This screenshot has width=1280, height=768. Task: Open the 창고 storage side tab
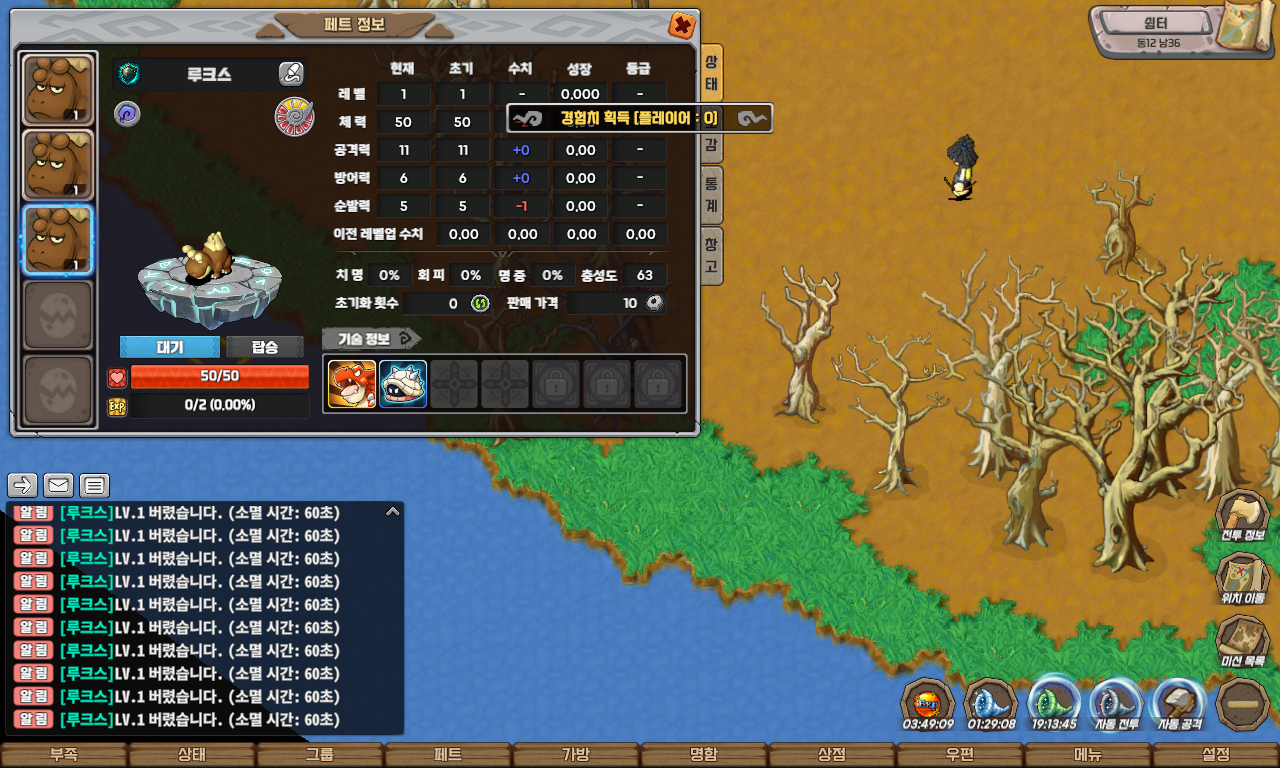pyautogui.click(x=711, y=256)
